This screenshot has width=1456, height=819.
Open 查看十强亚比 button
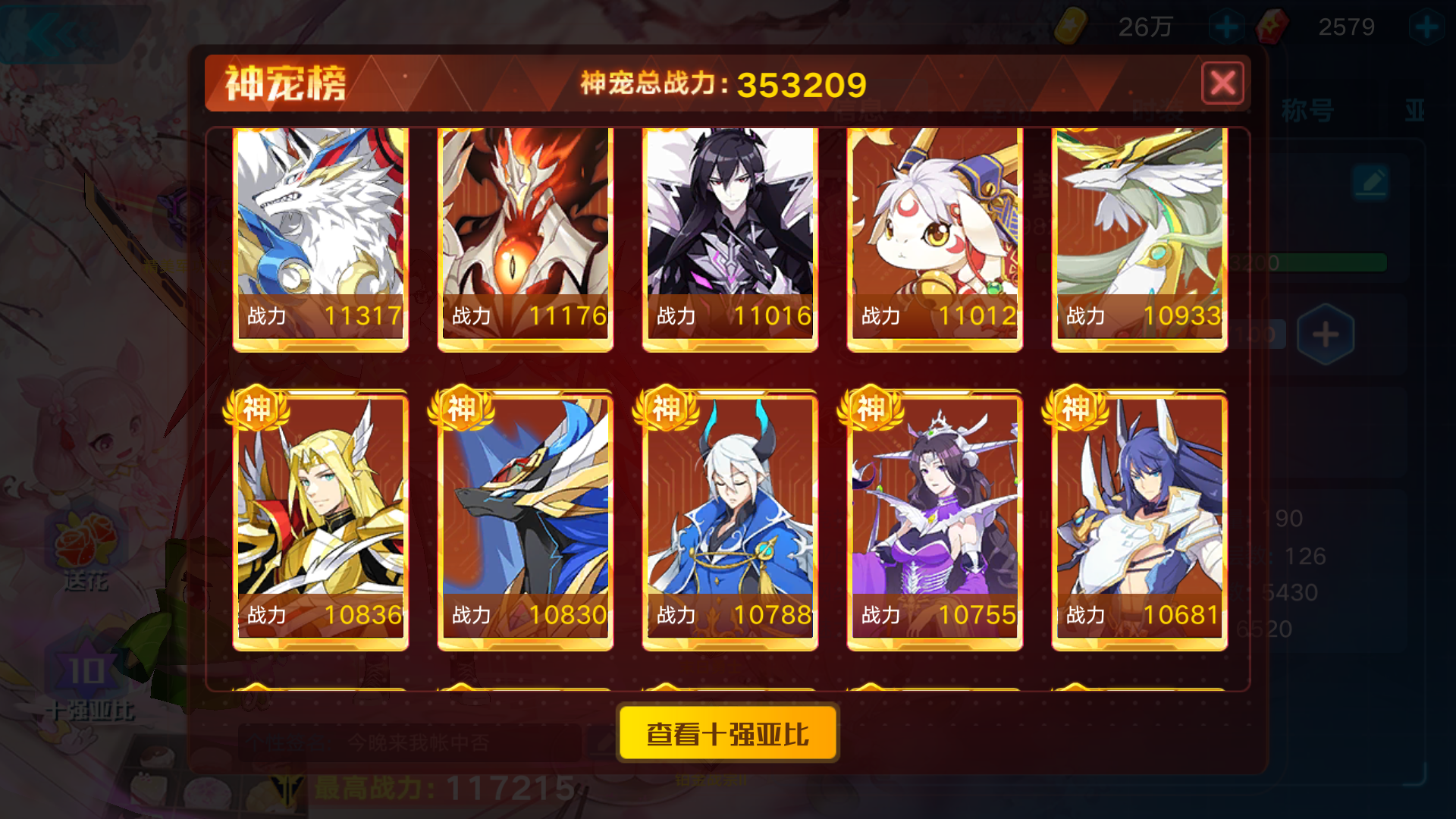coord(728,732)
